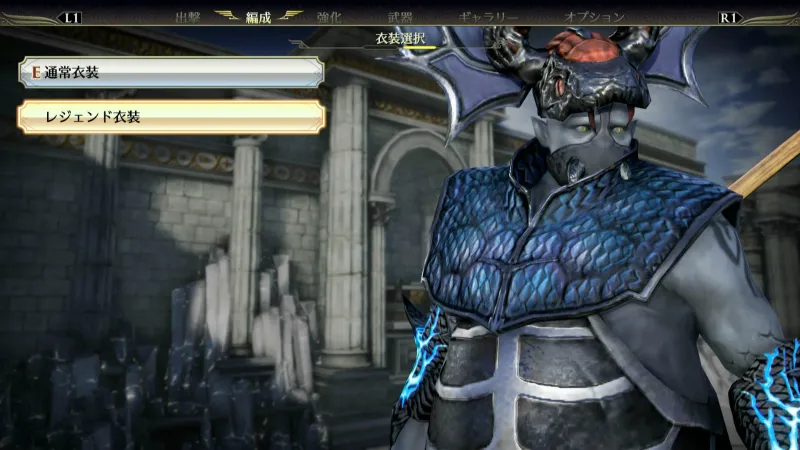800x450 pixels.
Task: Switch to the オプション tab
Action: [594, 17]
